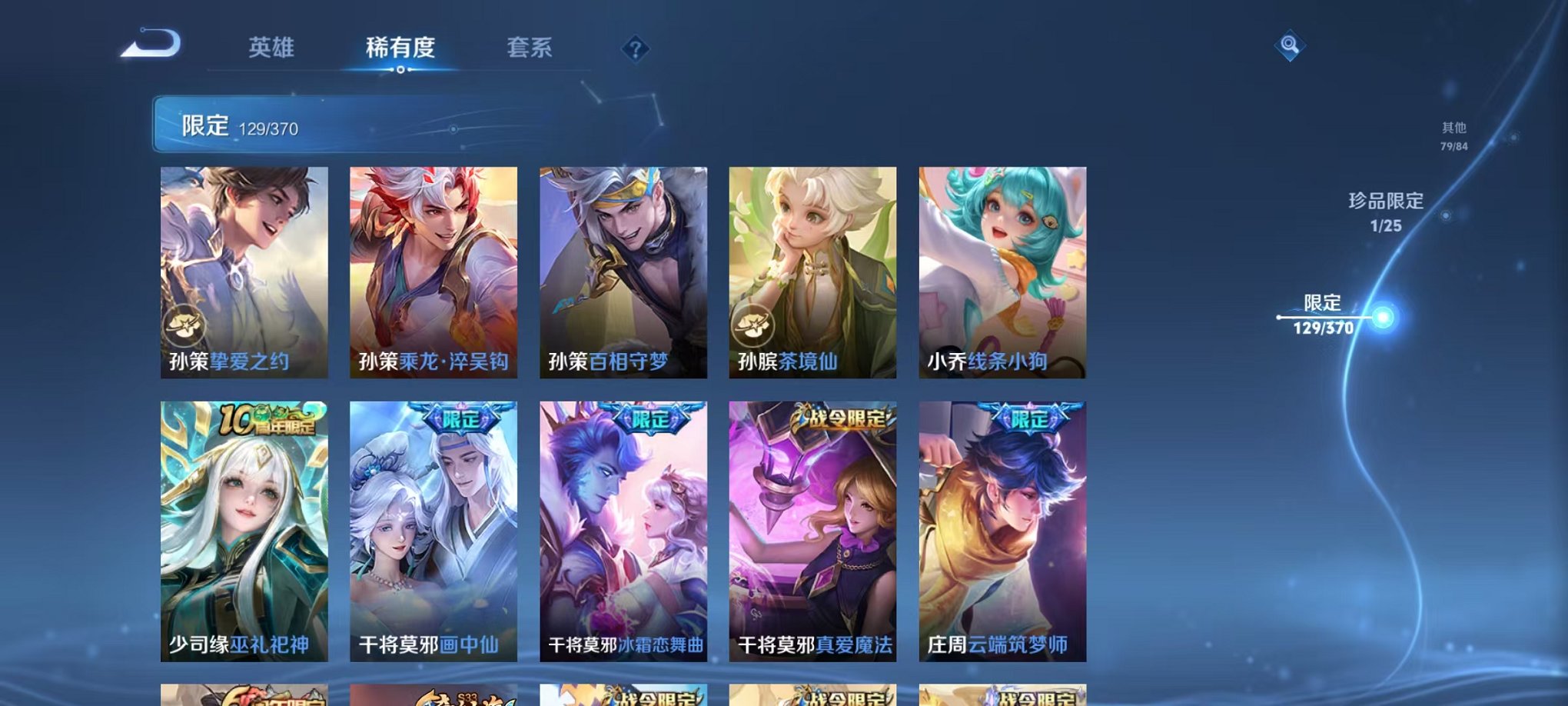Screen dimensions: 1568x706
Task: Open the search magnifier icon at top right
Action: pos(1291,45)
